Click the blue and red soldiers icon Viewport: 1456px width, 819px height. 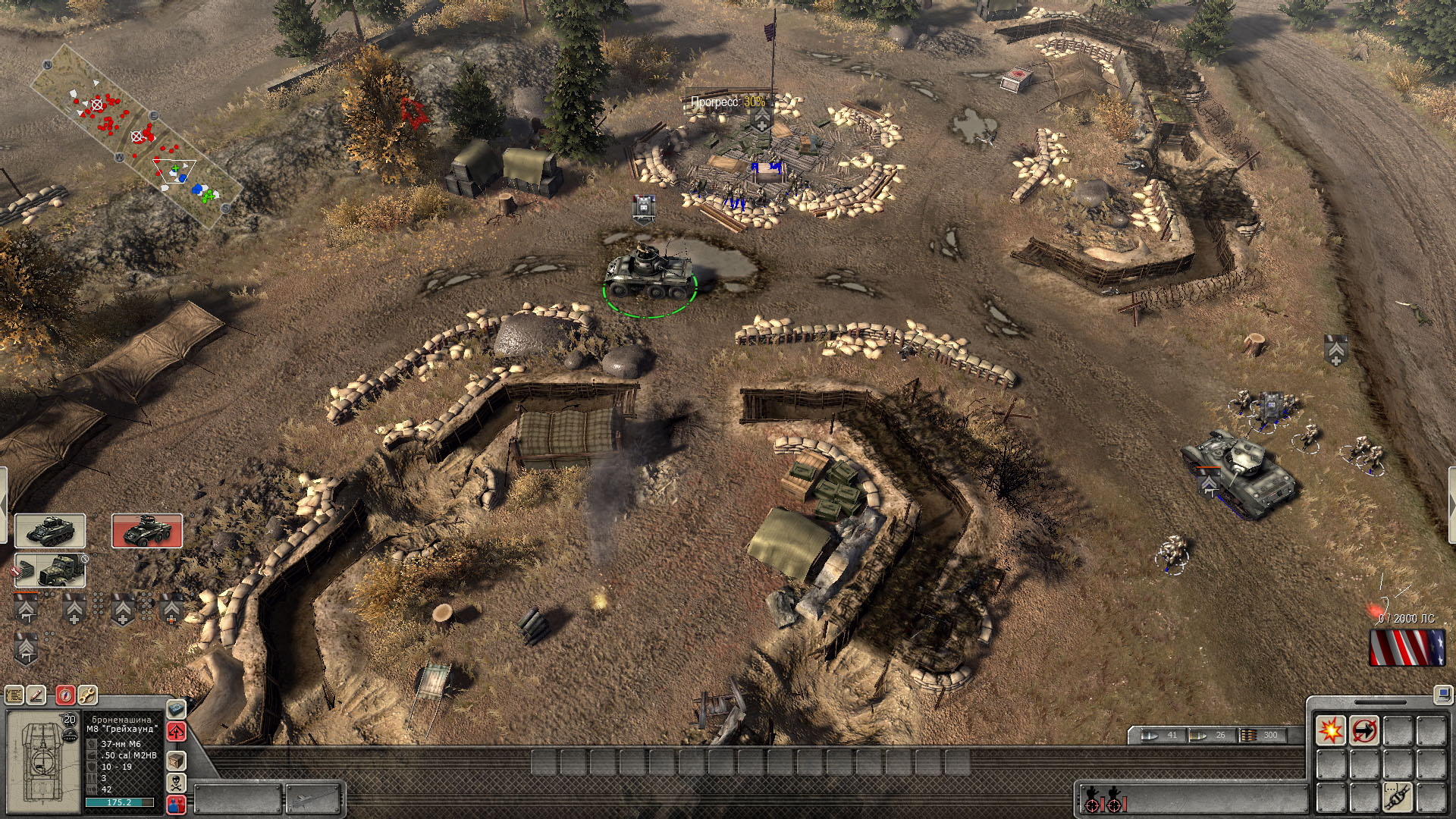pos(176,804)
